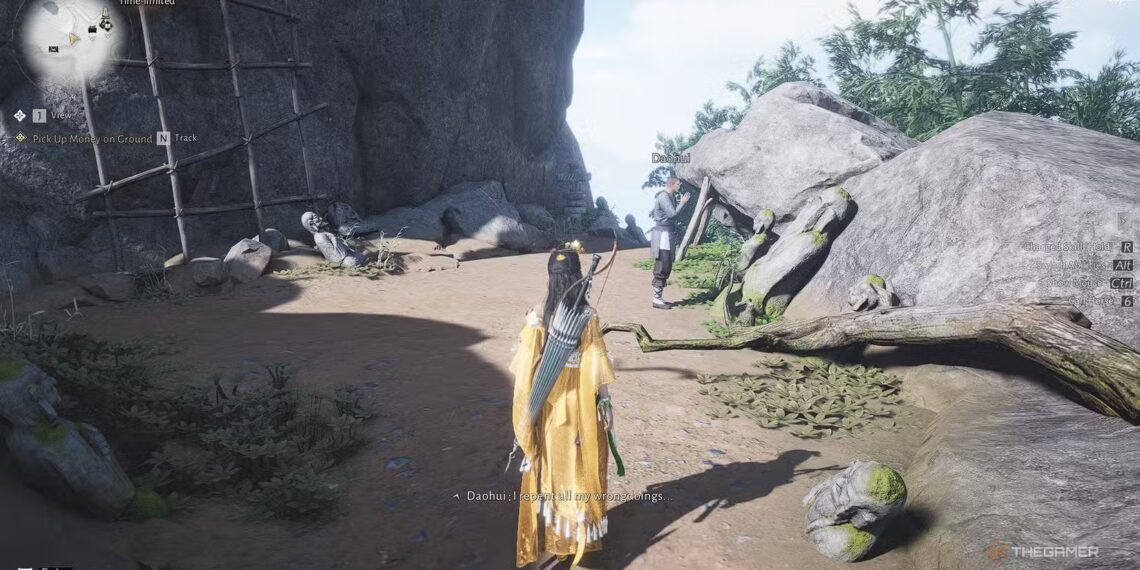Select the Pick Up Money on Ground objective
The image size is (1140, 570).
pos(92,138)
